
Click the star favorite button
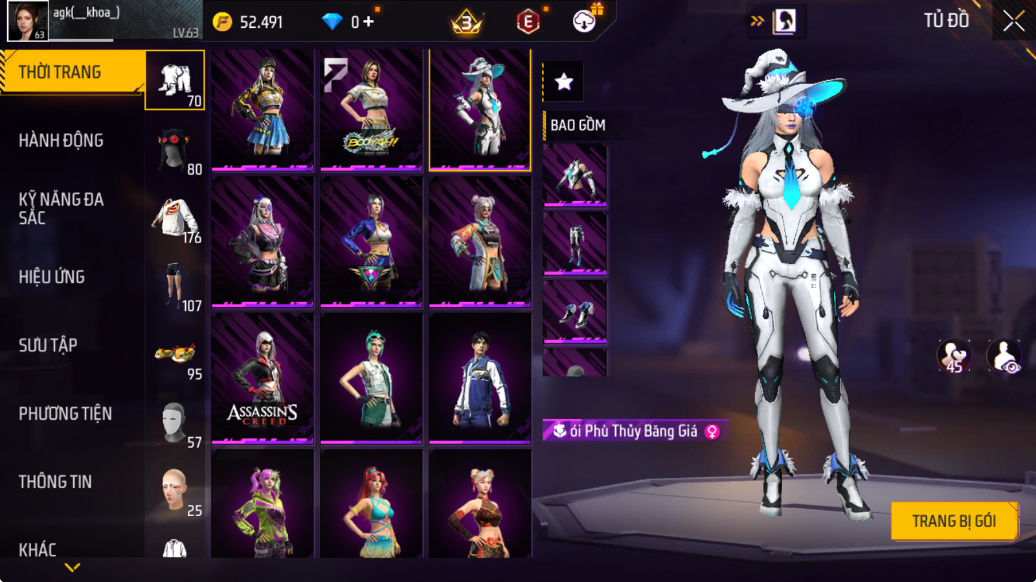tap(564, 82)
